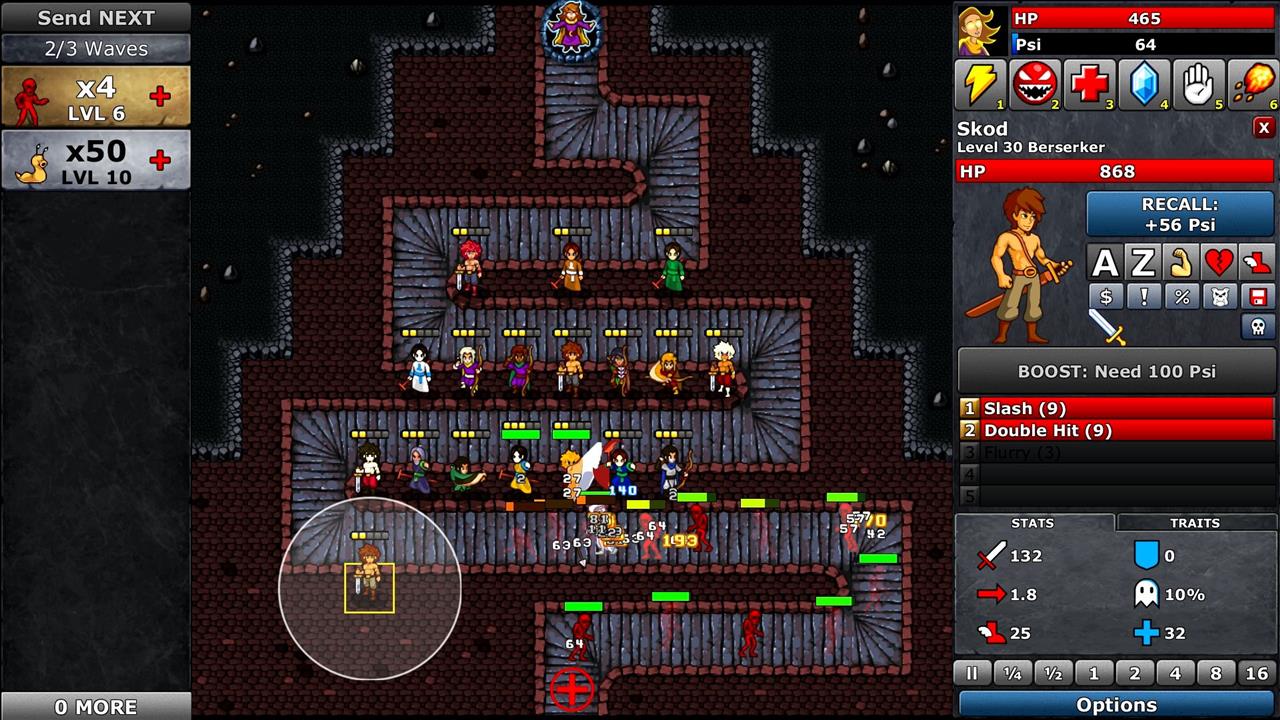The width and height of the screenshot is (1280, 720).
Task: Click the skull icon button
Action: pyautogui.click(x=1258, y=326)
